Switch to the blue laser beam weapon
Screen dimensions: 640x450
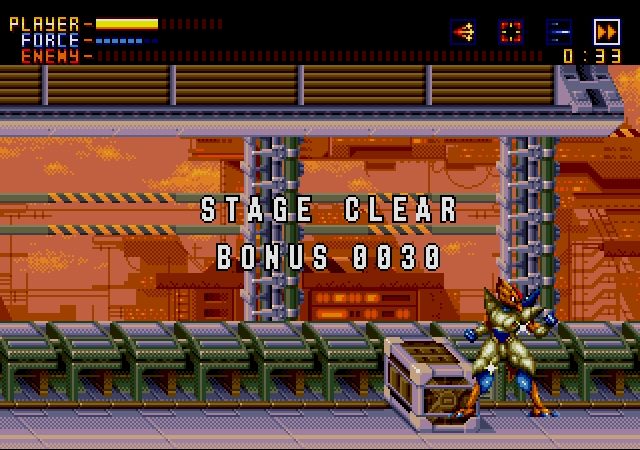[x=559, y=31]
